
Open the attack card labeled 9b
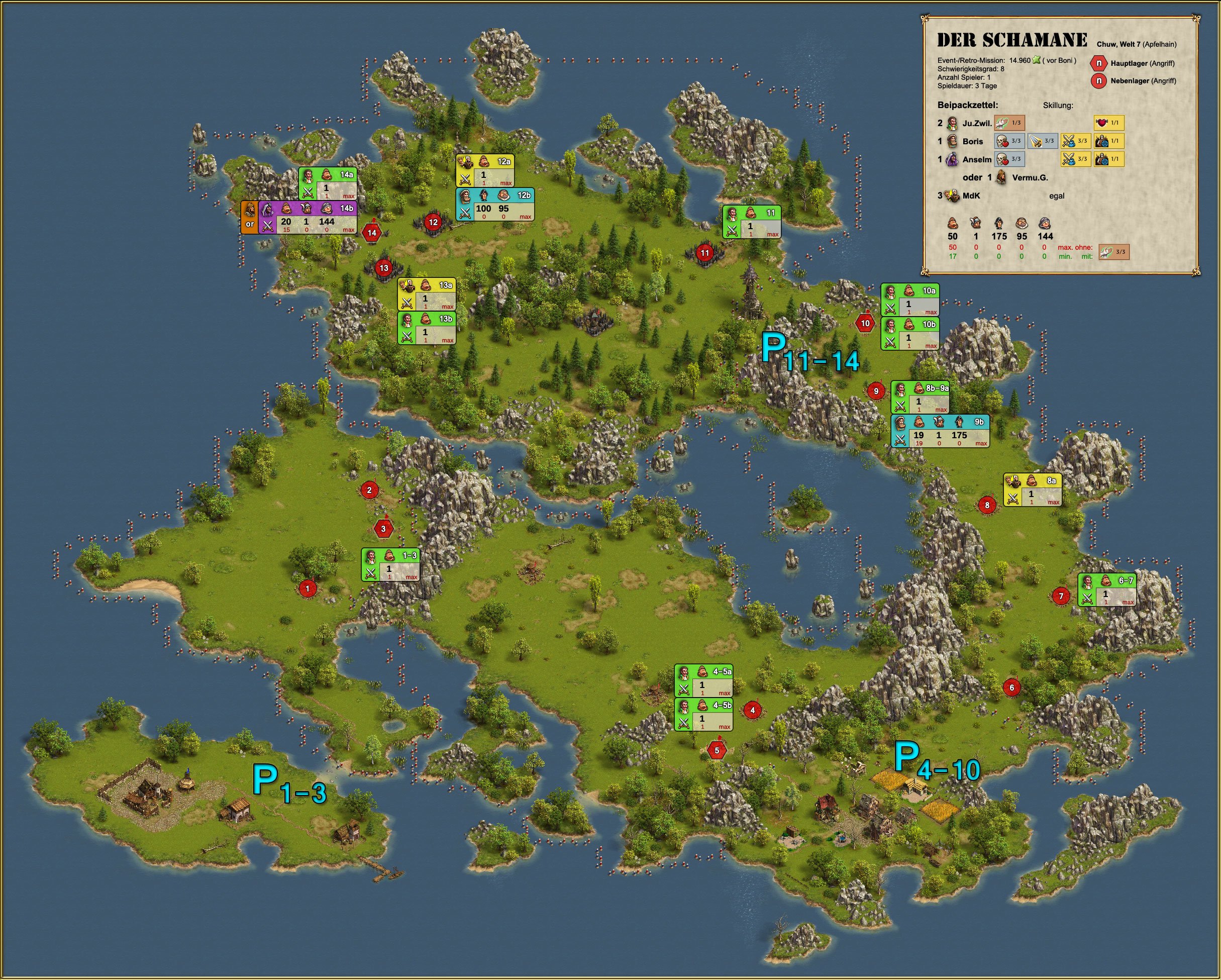(940, 431)
